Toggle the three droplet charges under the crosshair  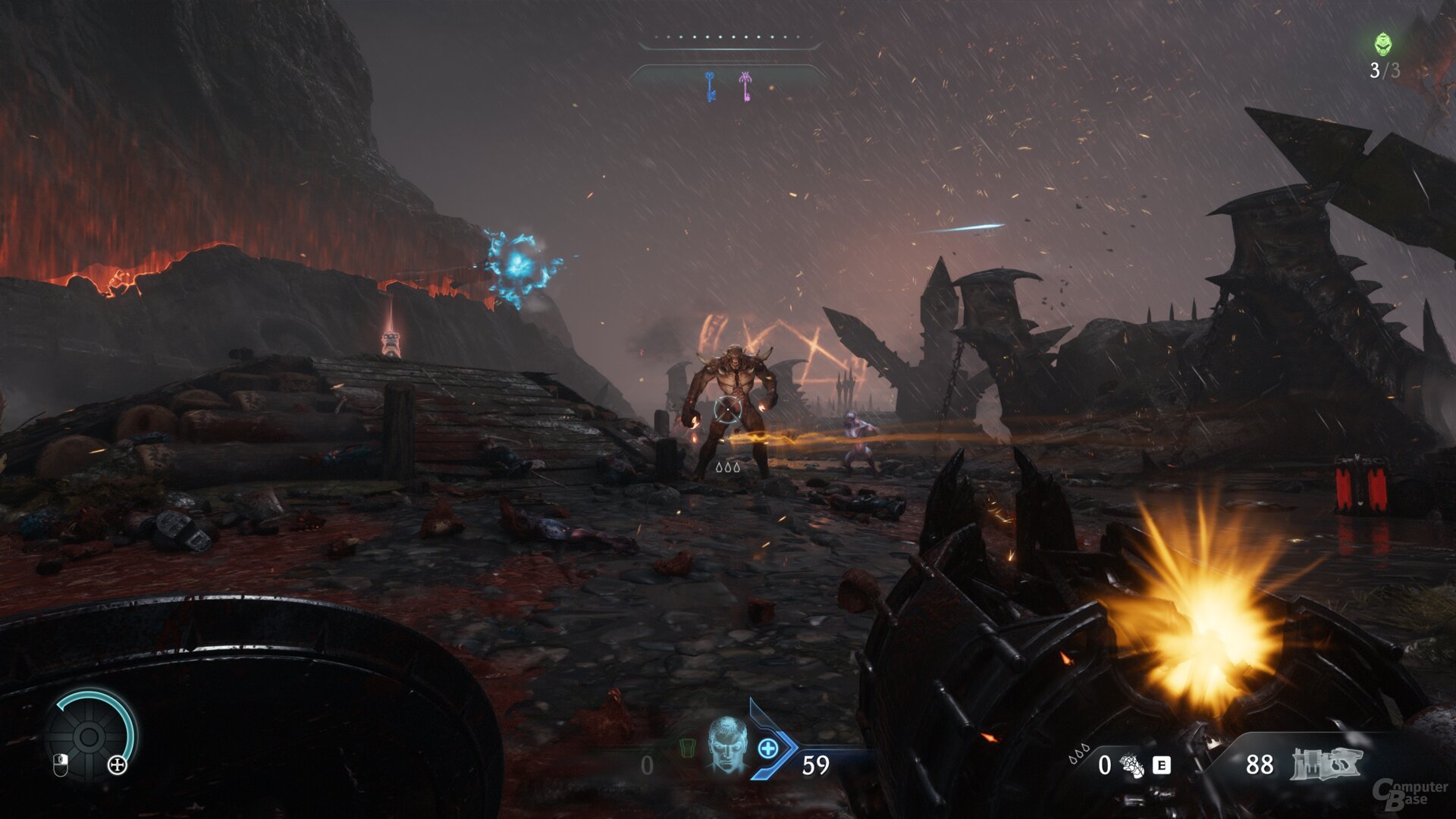tap(727, 468)
